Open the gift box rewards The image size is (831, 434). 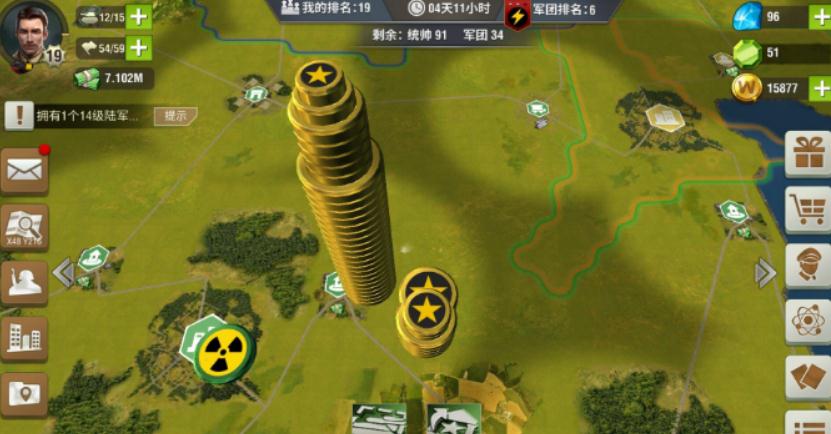tap(808, 153)
